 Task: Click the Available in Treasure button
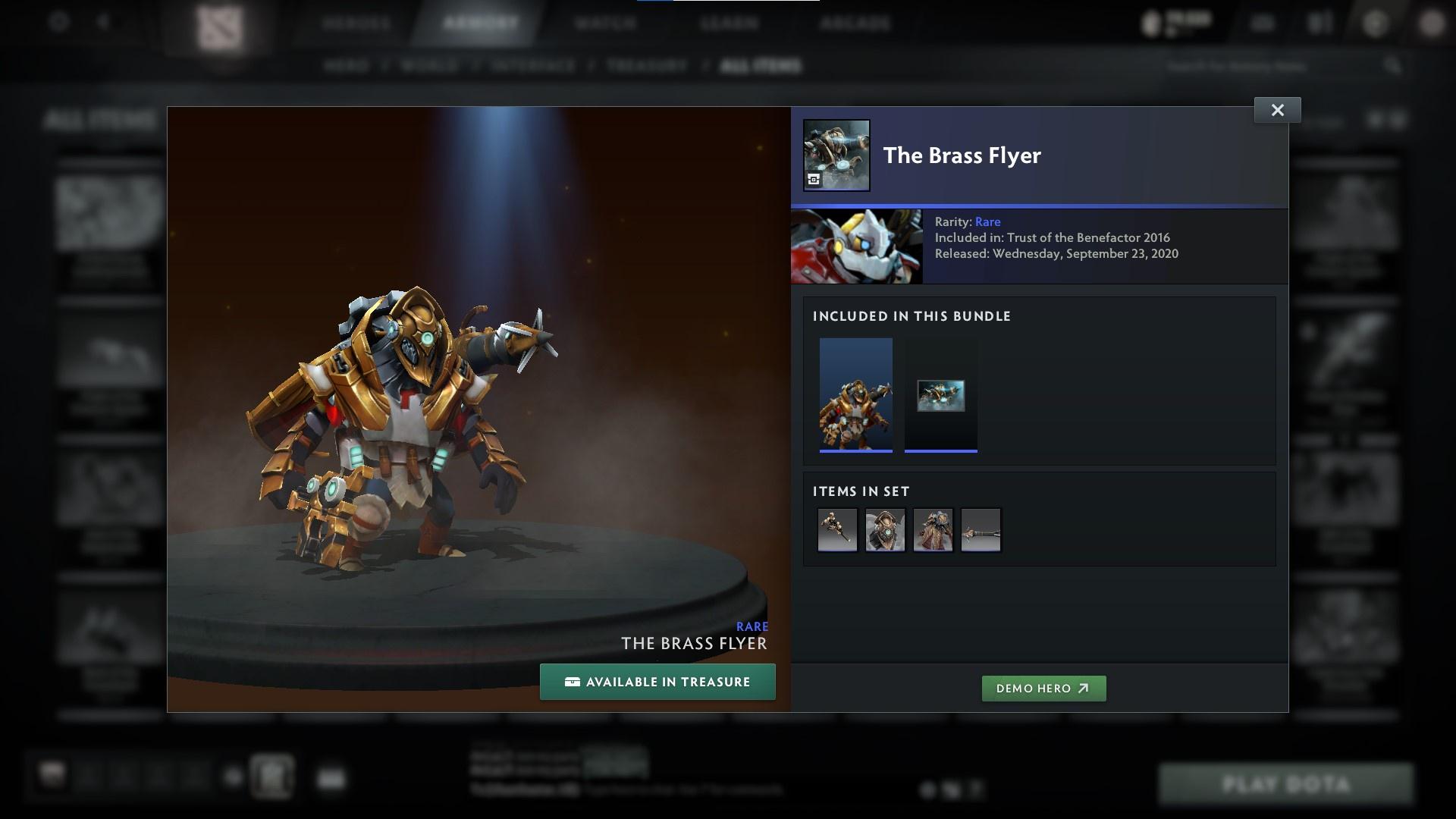(657, 681)
